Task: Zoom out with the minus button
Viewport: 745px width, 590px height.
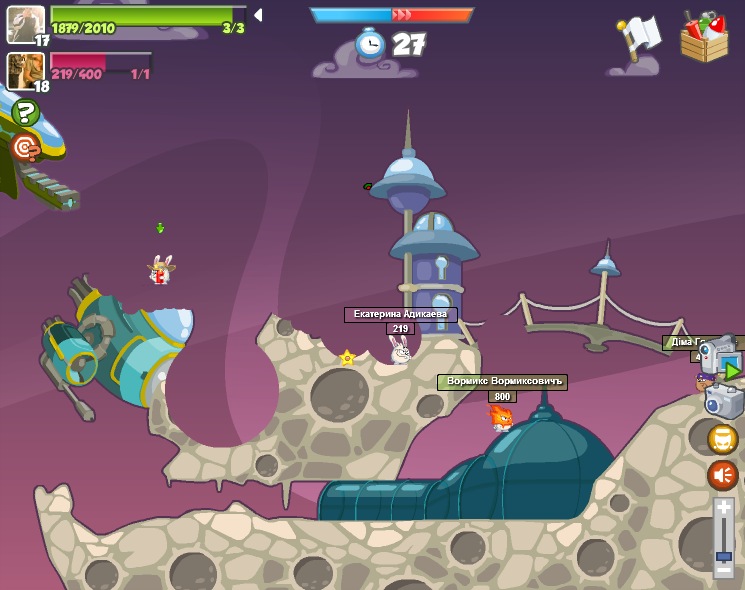Action: tap(724, 569)
